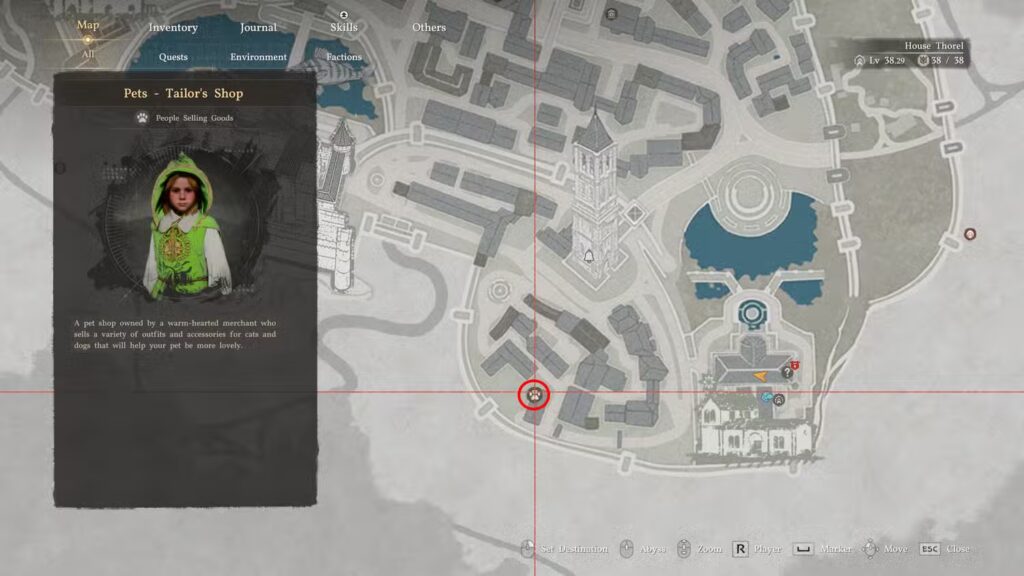Click the merchant portrait in info panel
The height and width of the screenshot is (576, 1024).
pos(183,227)
